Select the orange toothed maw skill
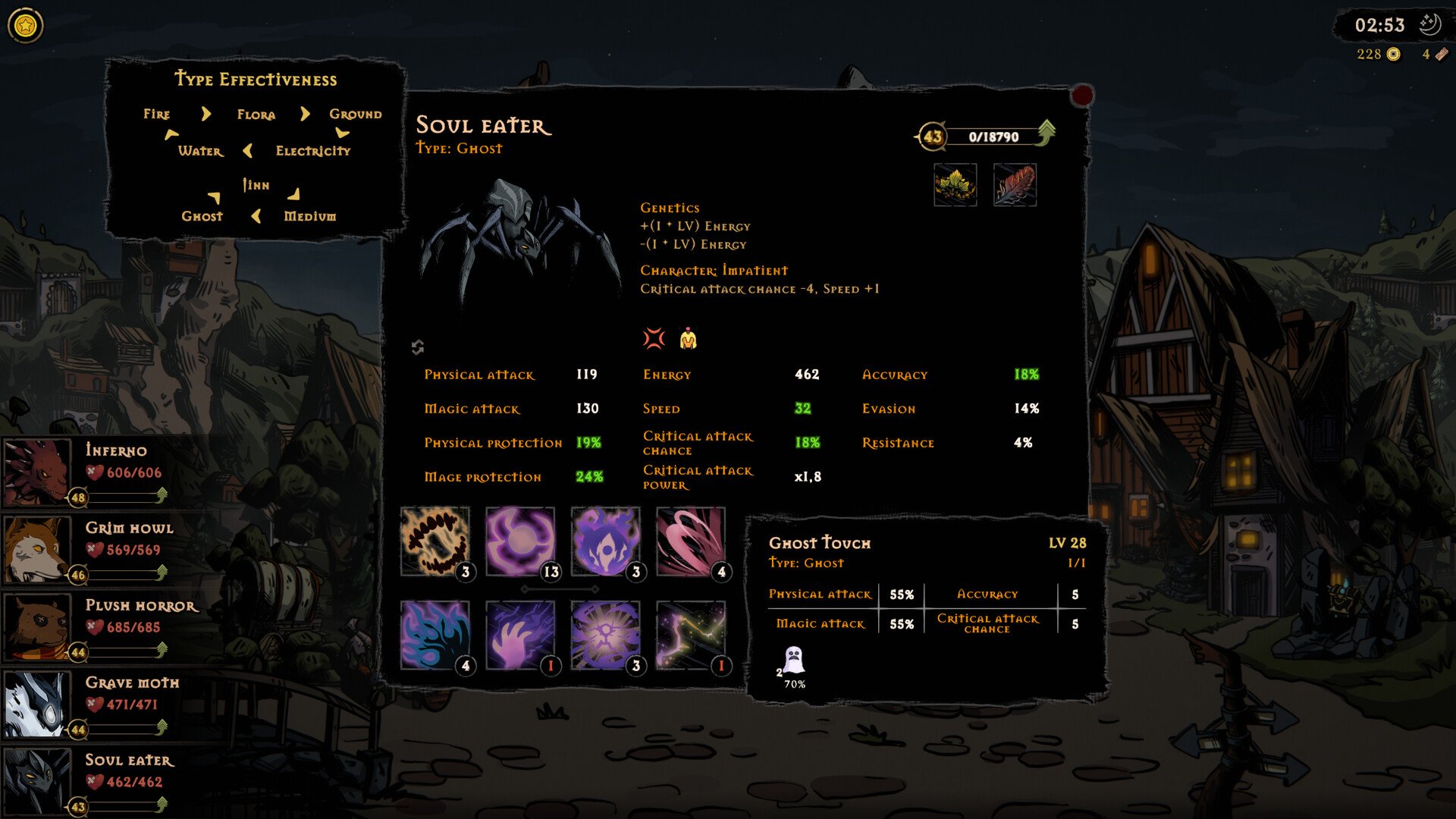Image resolution: width=1456 pixels, height=819 pixels. click(x=435, y=541)
